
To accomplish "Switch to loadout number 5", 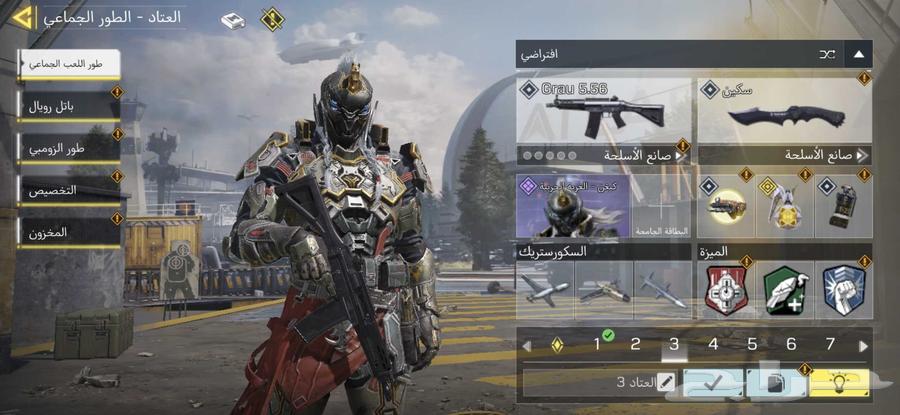I will (752, 345).
